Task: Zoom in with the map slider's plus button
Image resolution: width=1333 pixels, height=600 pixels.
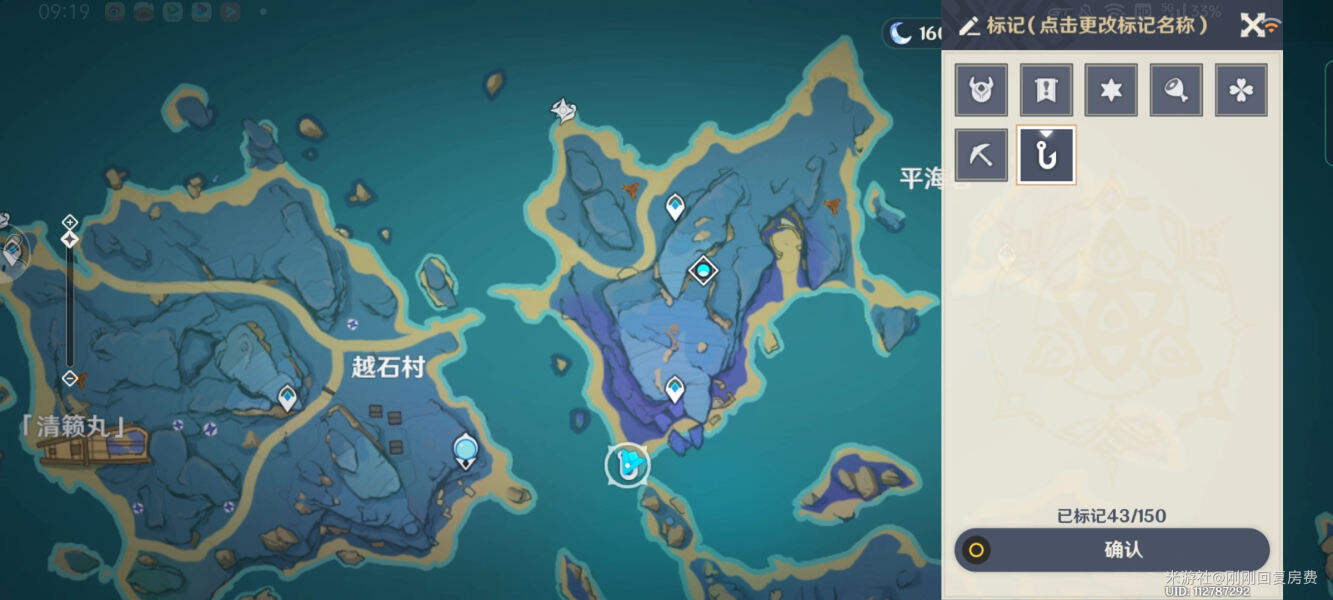Action: [x=70, y=221]
